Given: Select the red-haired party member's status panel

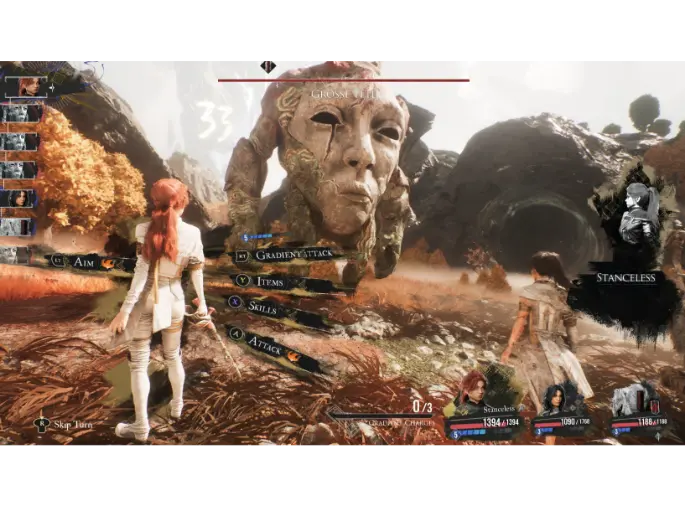Looking at the screenshot, I should tap(483, 408).
